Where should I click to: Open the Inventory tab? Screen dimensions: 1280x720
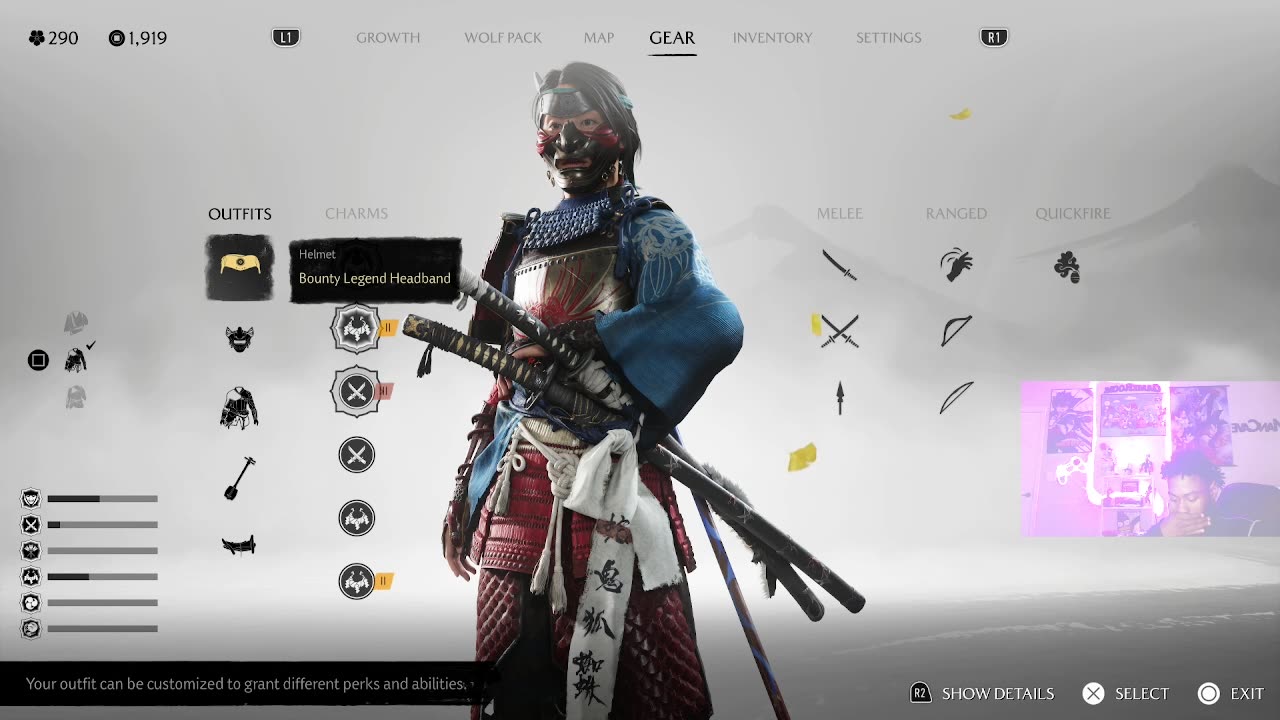pyautogui.click(x=772, y=38)
